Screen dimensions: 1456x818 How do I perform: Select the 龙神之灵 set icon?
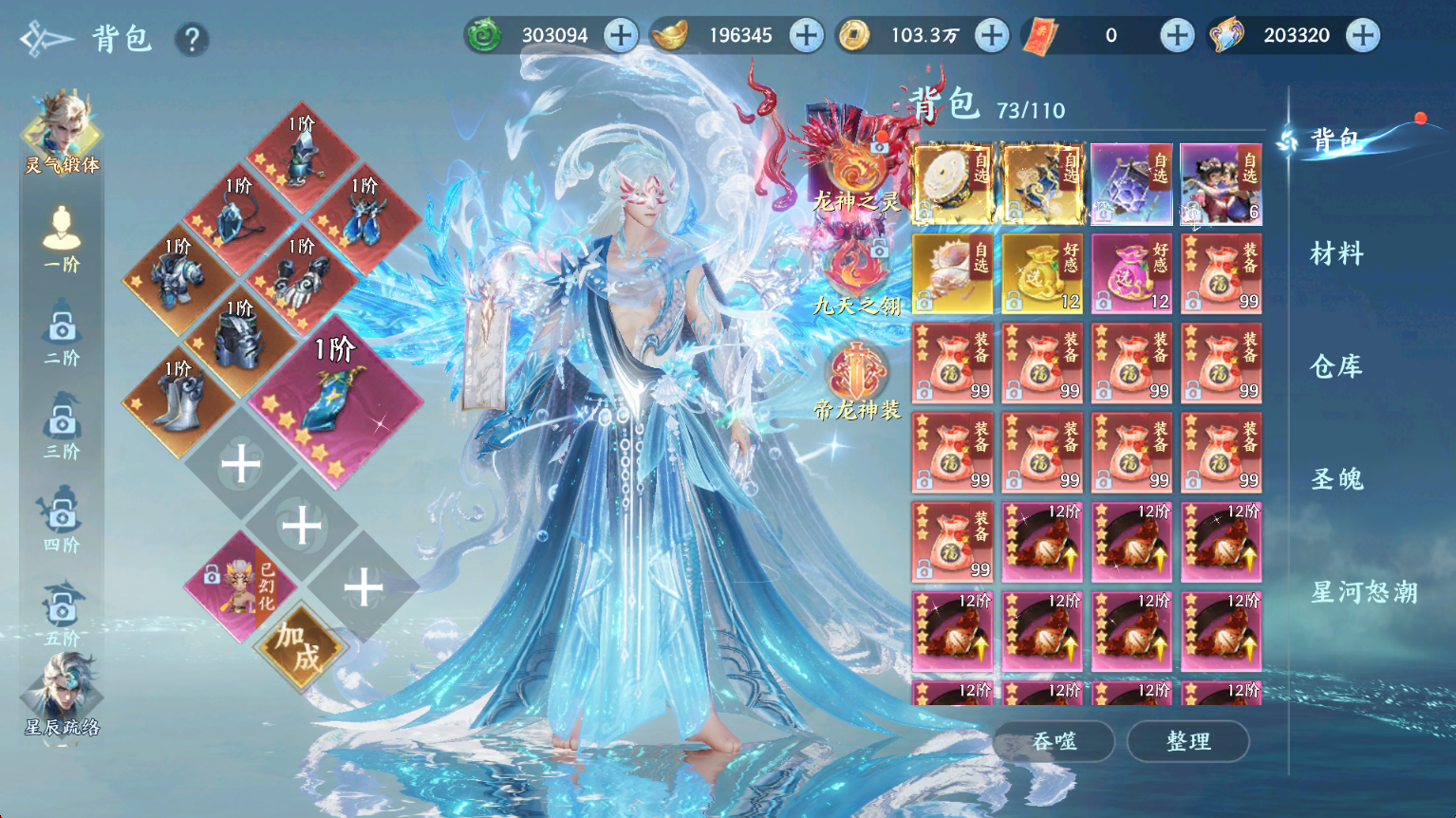click(x=856, y=171)
